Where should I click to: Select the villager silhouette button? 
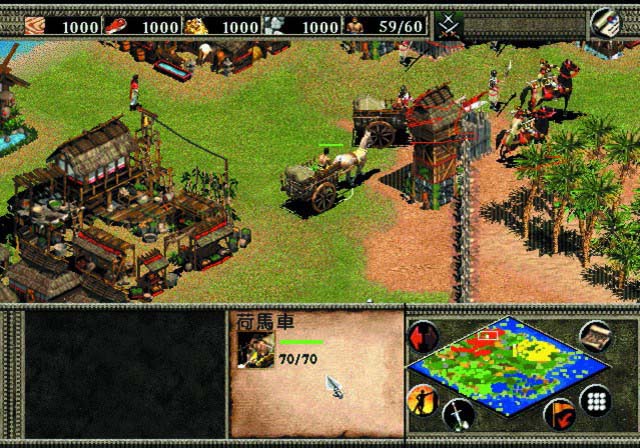click(421, 401)
